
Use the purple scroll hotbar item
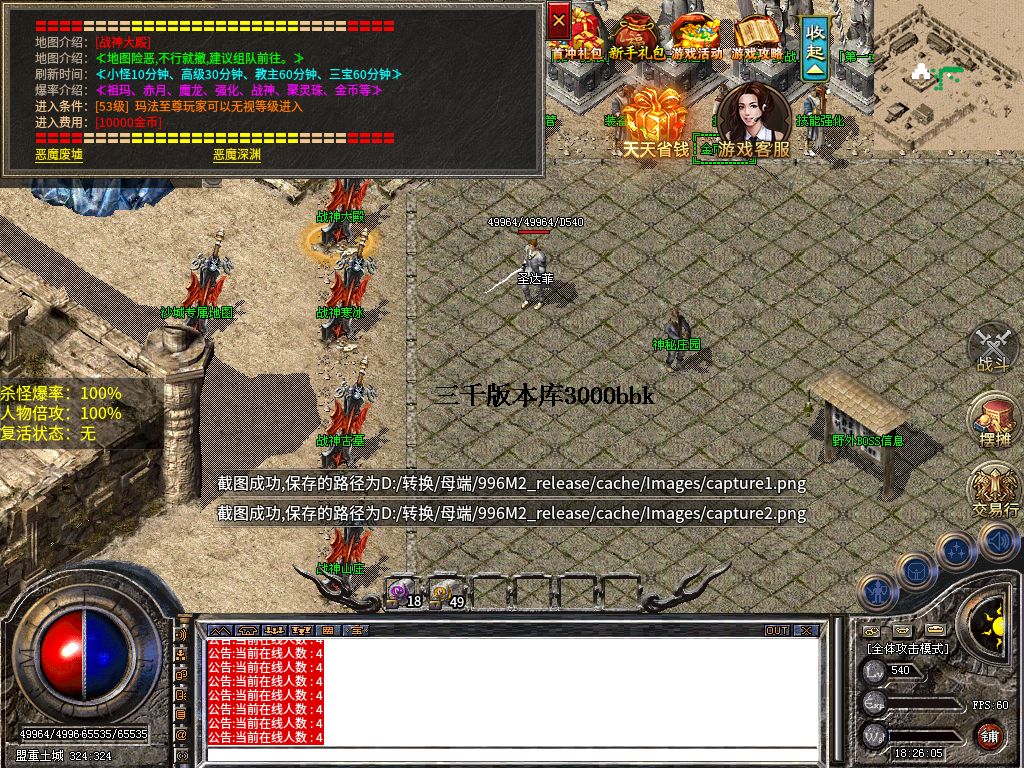403,592
